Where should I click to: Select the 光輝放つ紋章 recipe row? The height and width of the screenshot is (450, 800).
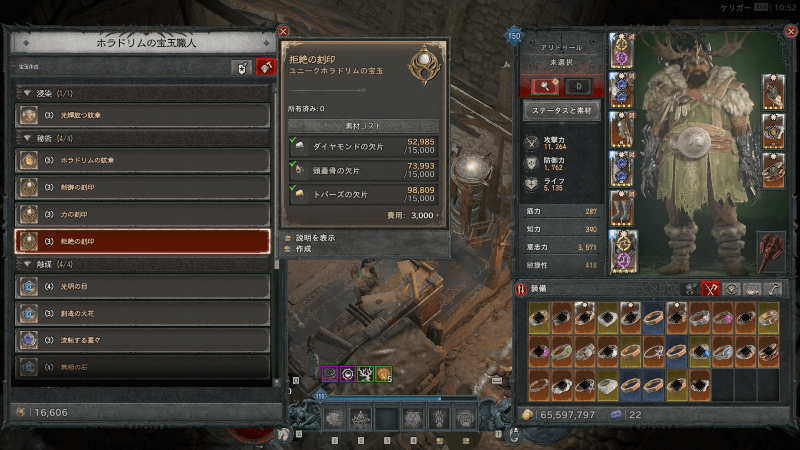[x=143, y=115]
